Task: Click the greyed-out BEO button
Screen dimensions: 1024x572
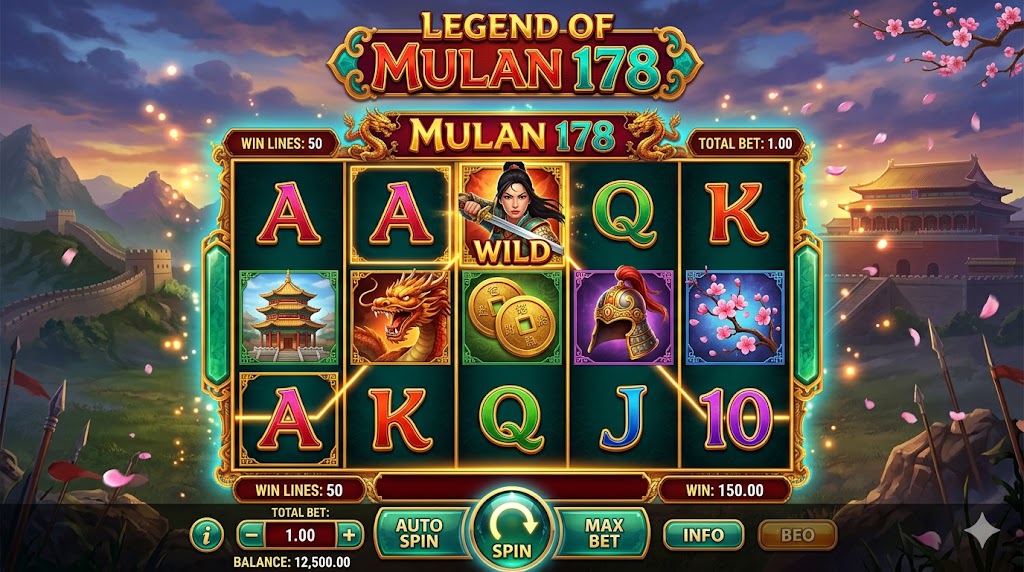Action: coord(797,535)
